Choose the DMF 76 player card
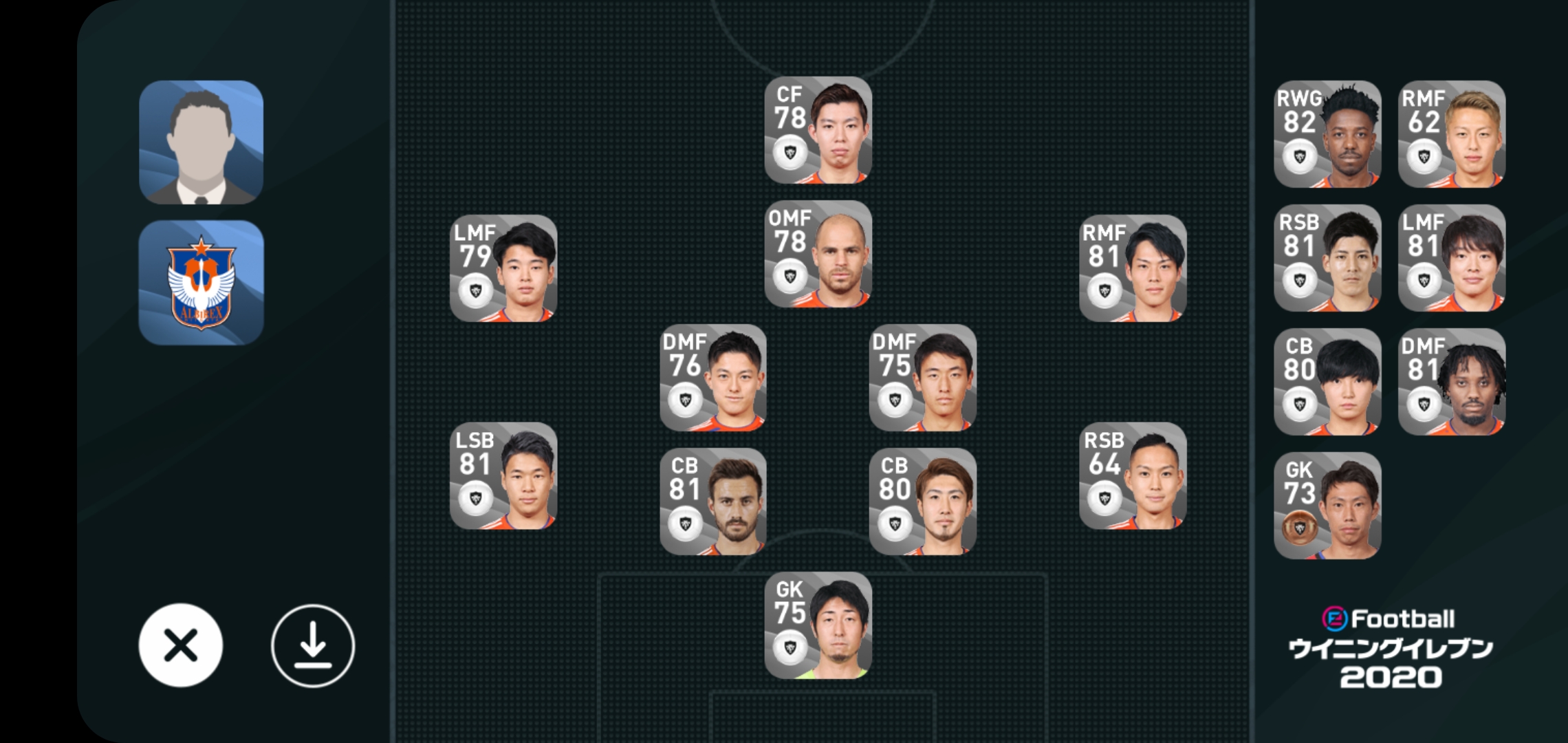Image resolution: width=1568 pixels, height=743 pixels. click(x=712, y=378)
